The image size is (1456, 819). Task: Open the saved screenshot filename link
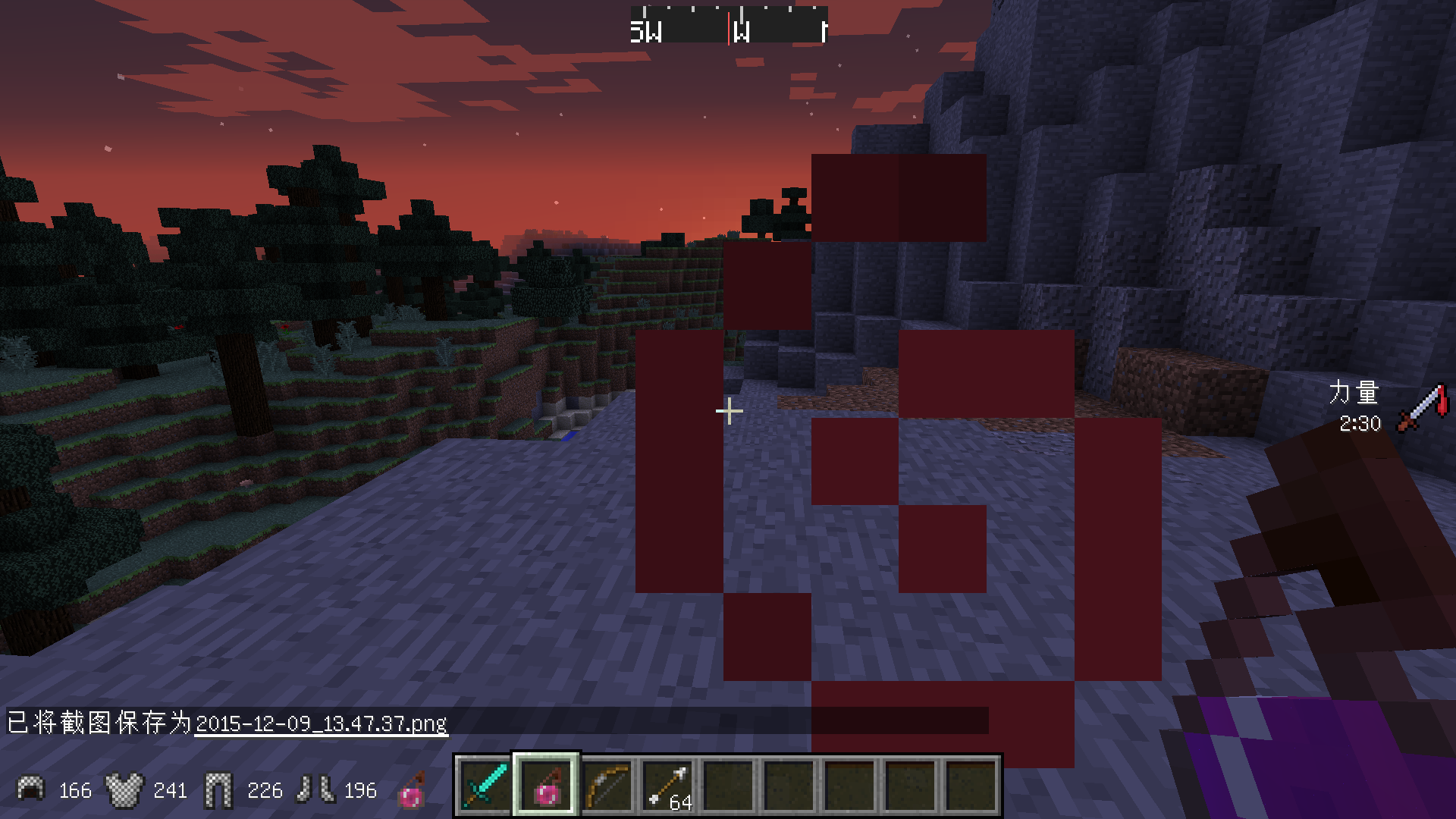pos(321,723)
